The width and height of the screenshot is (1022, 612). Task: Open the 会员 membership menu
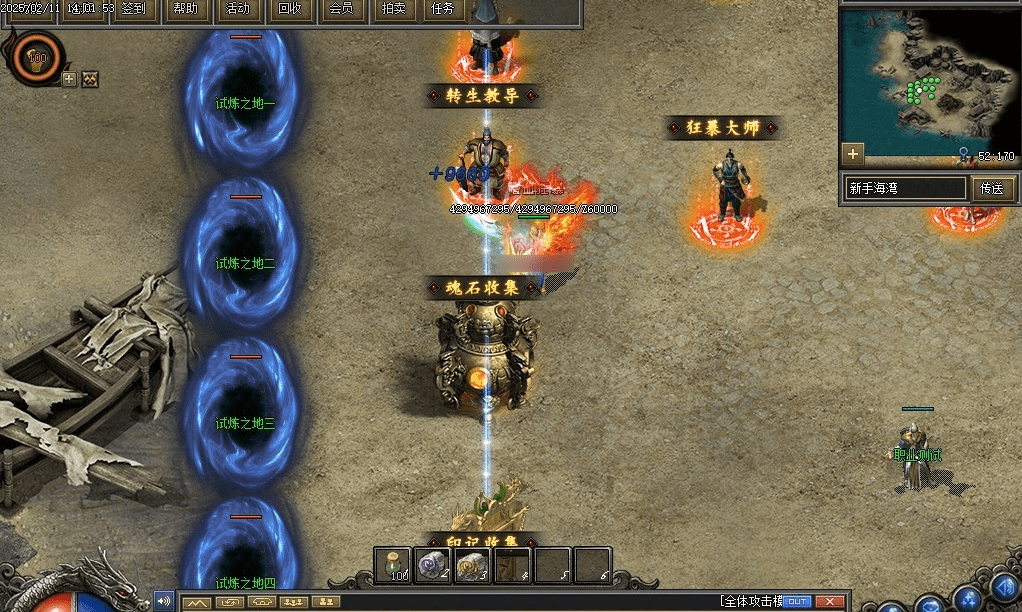pyautogui.click(x=341, y=10)
